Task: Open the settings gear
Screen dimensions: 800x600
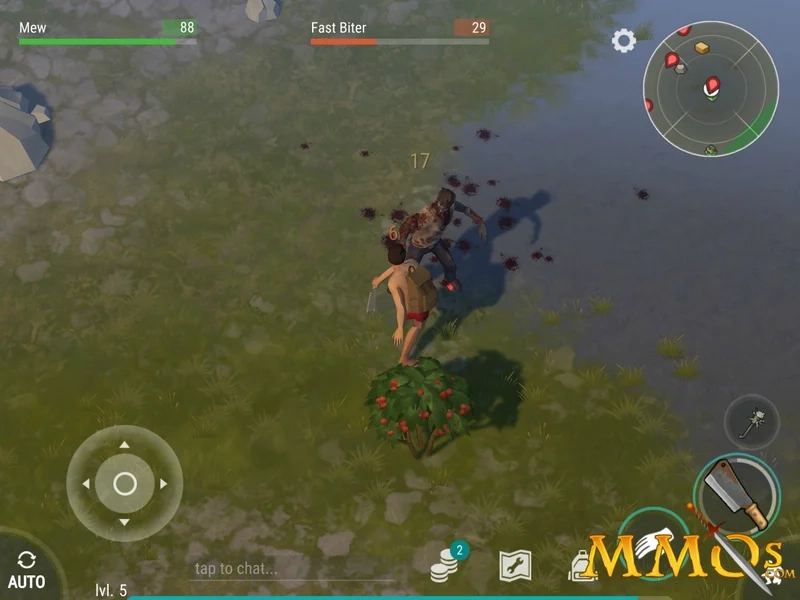Action: click(624, 41)
